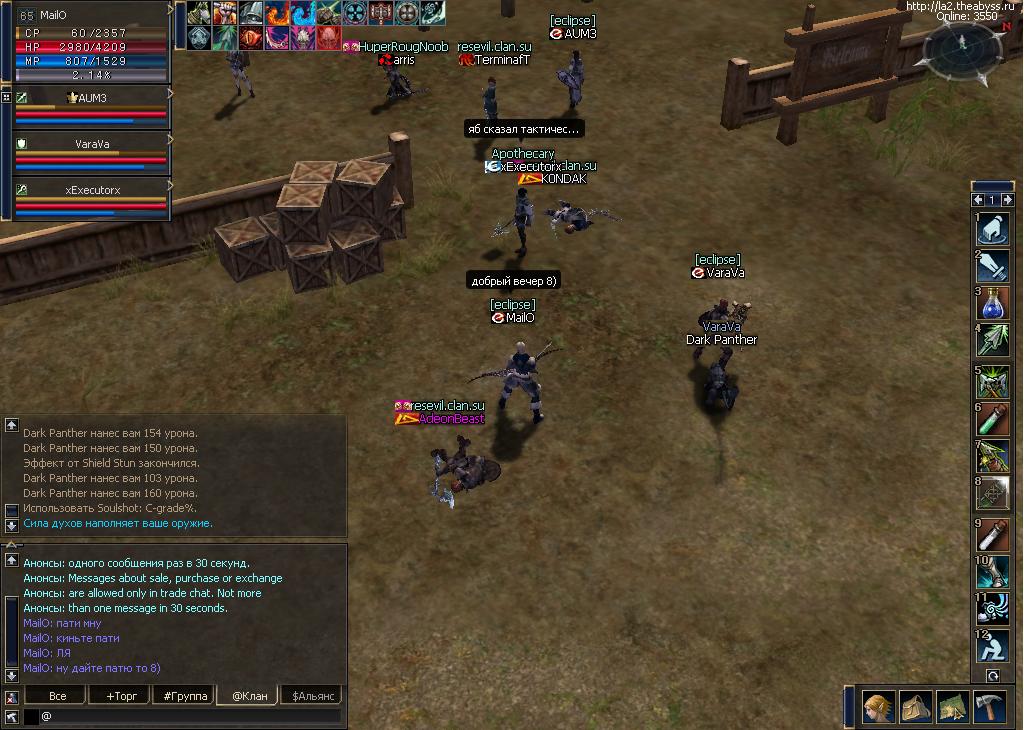Select party member AUM3's frame
Image resolution: width=1024 pixels, height=730 pixels.
click(x=92, y=108)
